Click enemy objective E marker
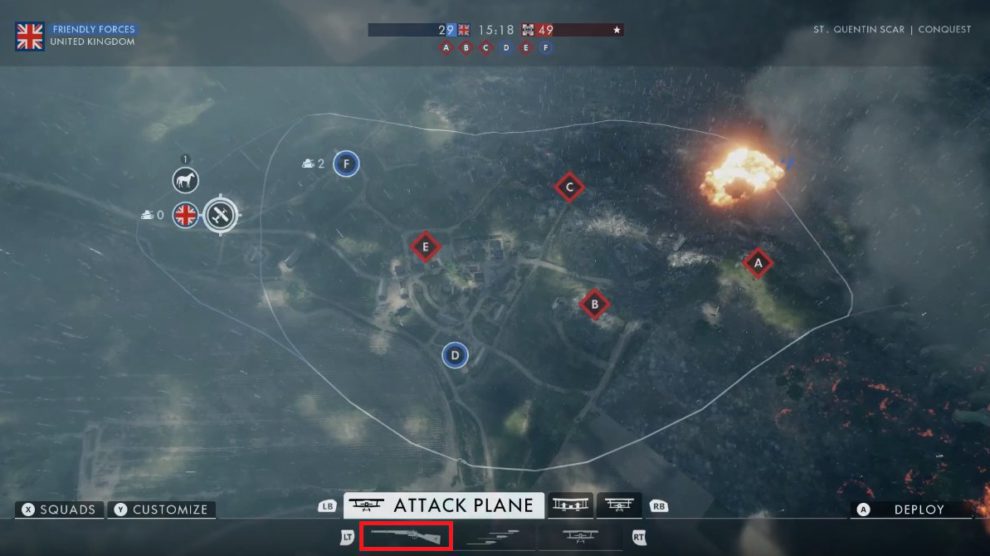The image size is (990, 556). [425, 247]
